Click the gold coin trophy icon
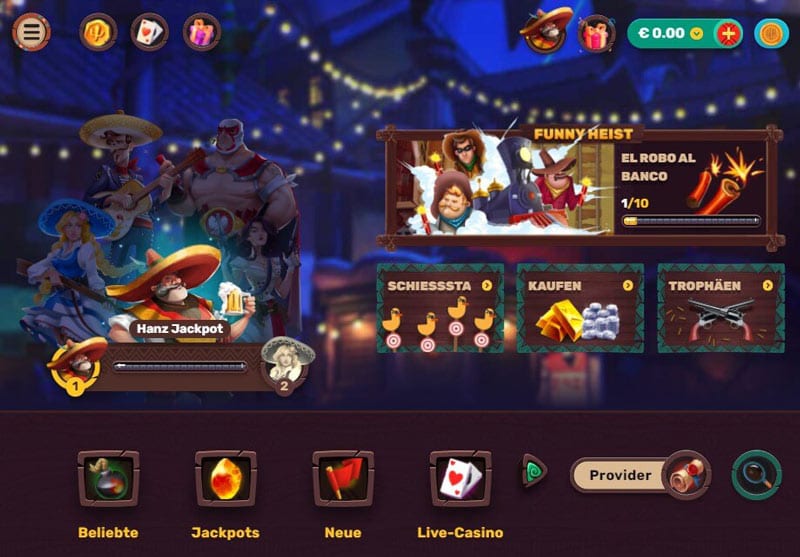 pos(98,32)
